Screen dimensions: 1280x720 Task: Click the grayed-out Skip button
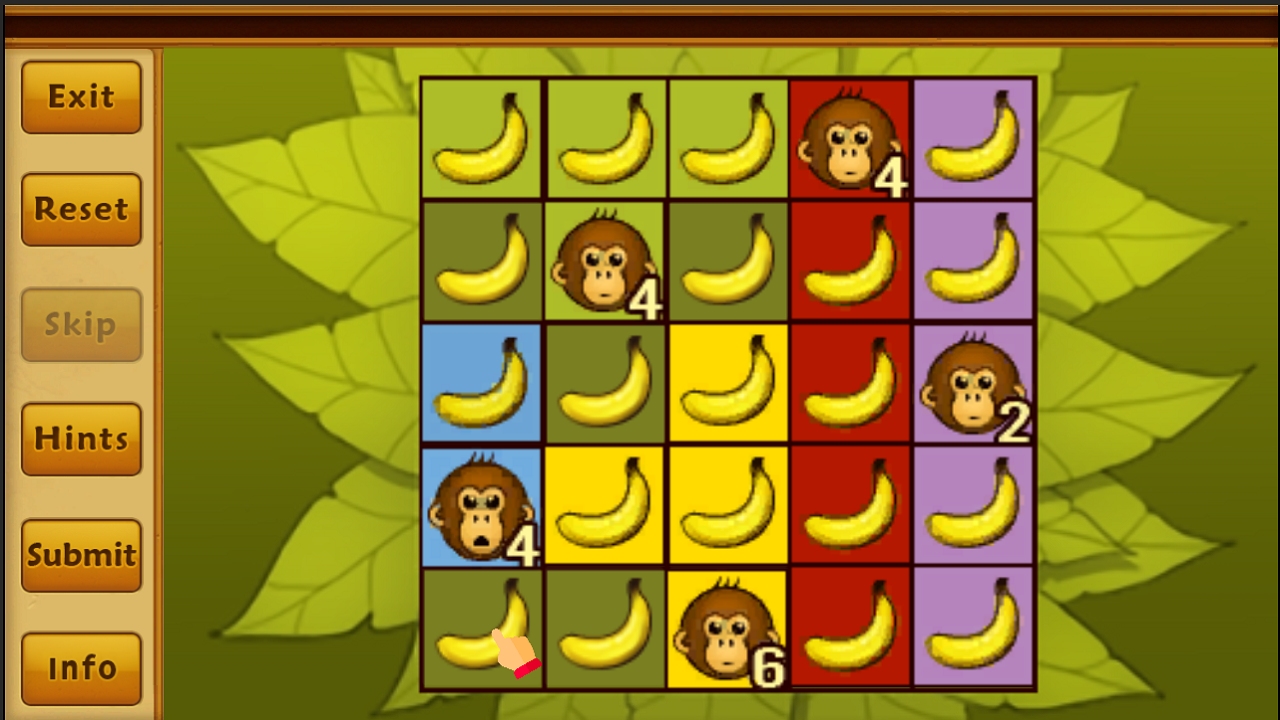(x=80, y=323)
